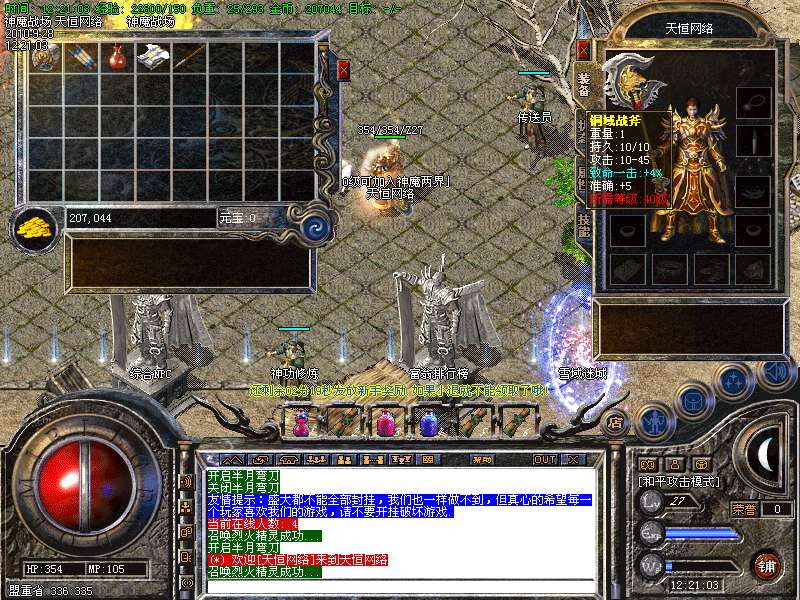This screenshot has width=800, height=600.
Task: Select the blue scroll bundle in the bag
Action: pyautogui.click(x=80, y=56)
